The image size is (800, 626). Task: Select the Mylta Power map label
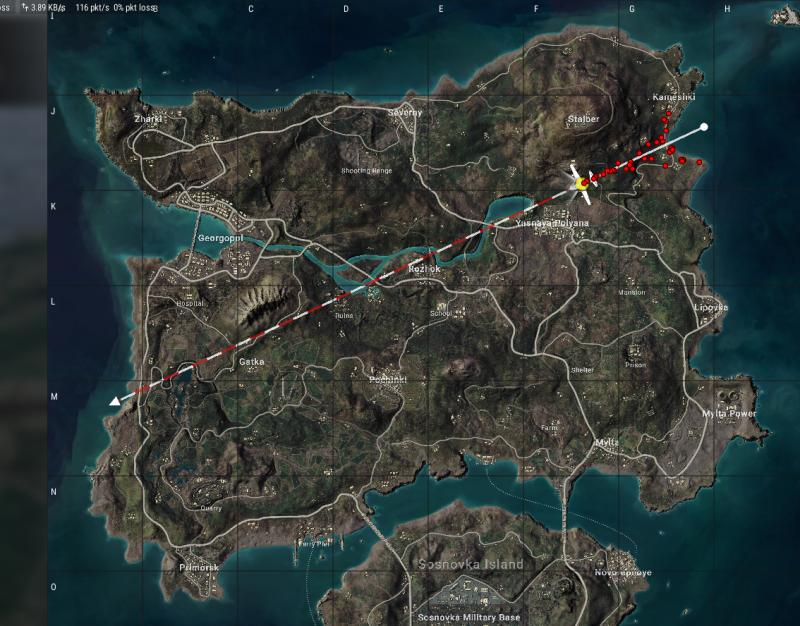pos(729,413)
